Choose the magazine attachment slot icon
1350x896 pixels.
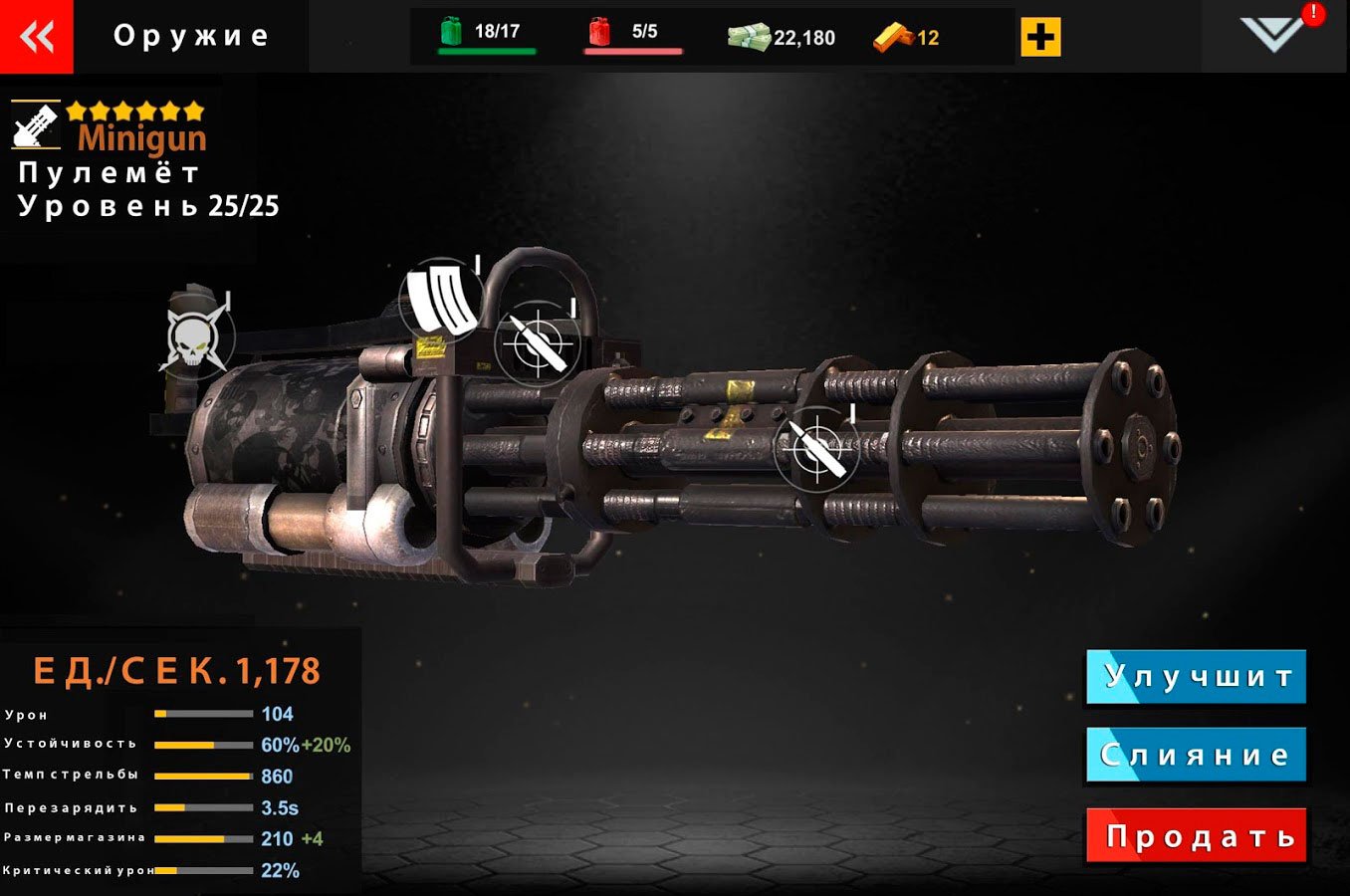(x=441, y=298)
